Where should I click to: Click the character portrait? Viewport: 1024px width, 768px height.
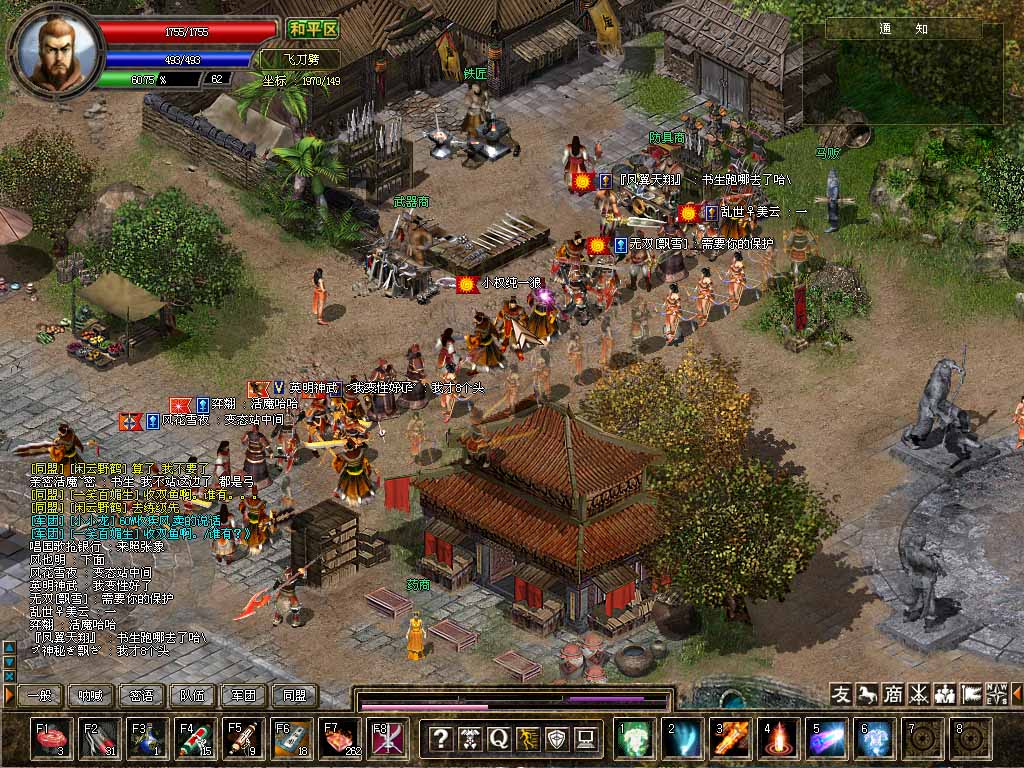[x=56, y=50]
